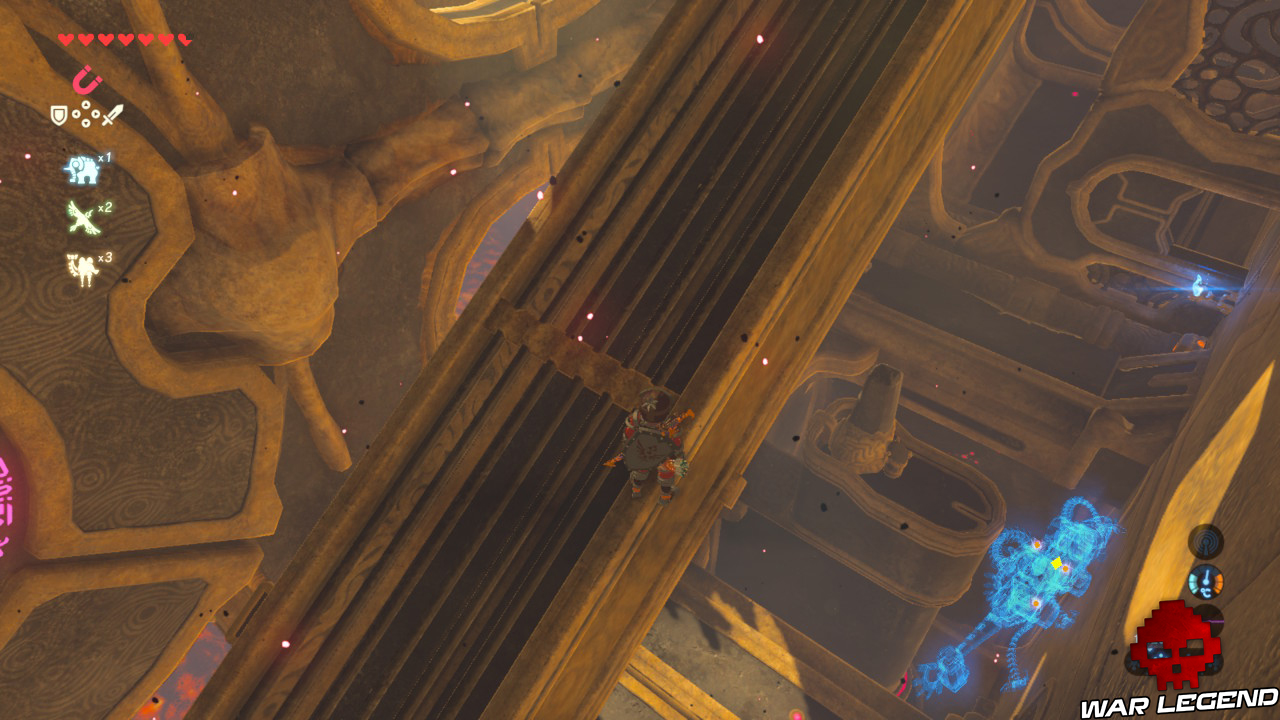Click the orange segment of the temperature dial
The image size is (1280, 720).
pyautogui.click(x=1219, y=582)
